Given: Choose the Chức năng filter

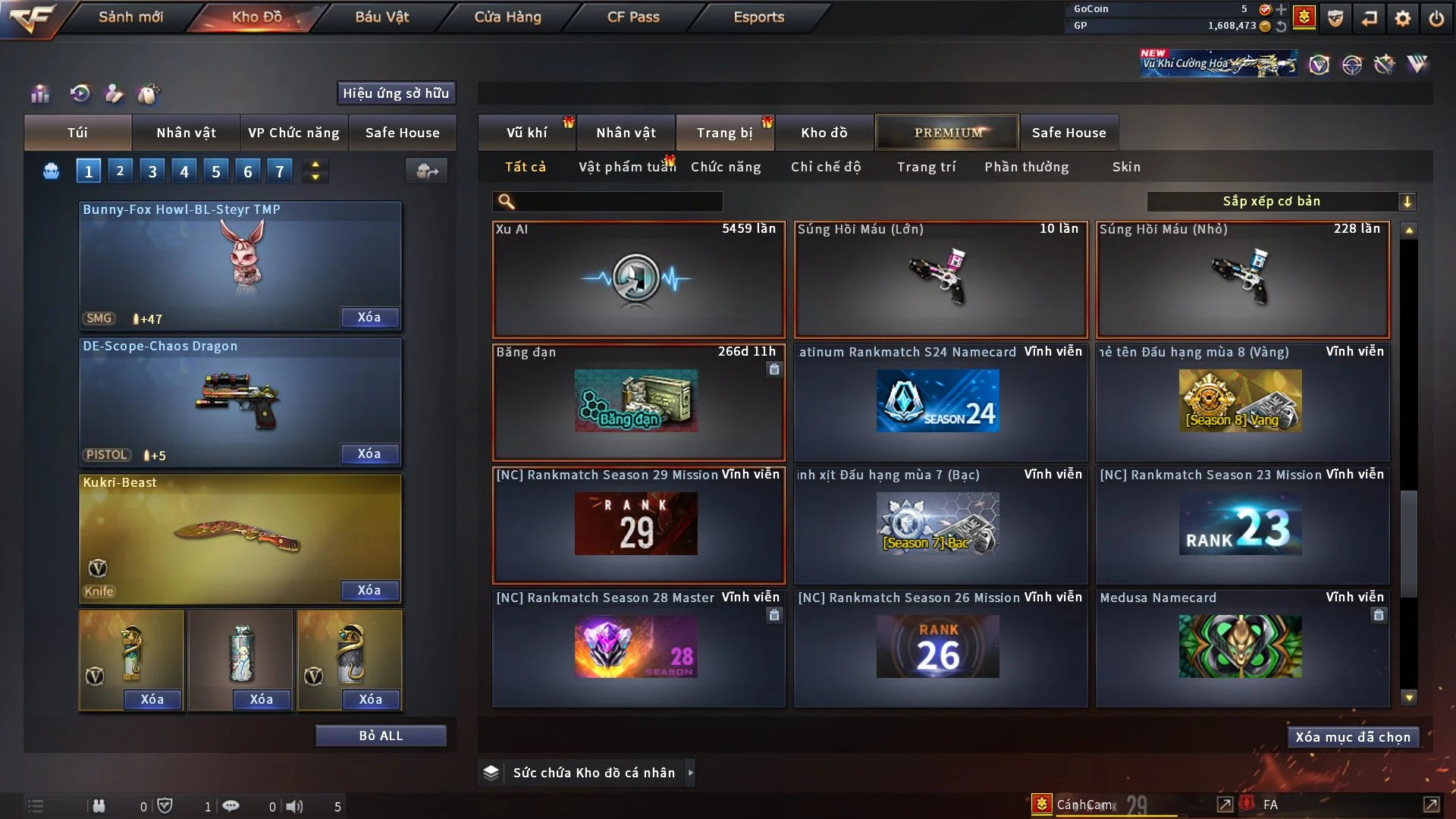Looking at the screenshot, I should (726, 167).
